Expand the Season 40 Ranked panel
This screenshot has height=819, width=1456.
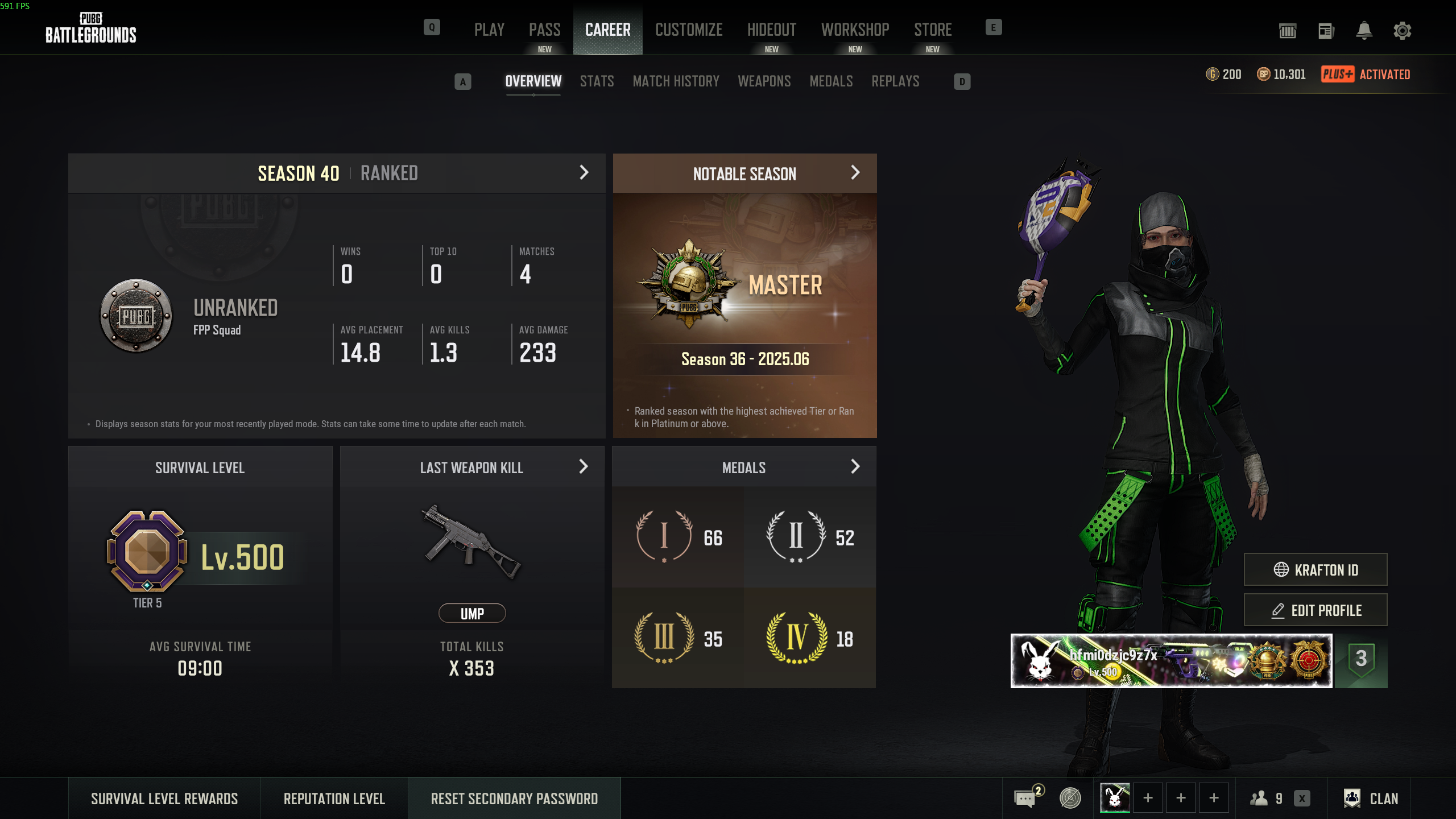coord(584,173)
